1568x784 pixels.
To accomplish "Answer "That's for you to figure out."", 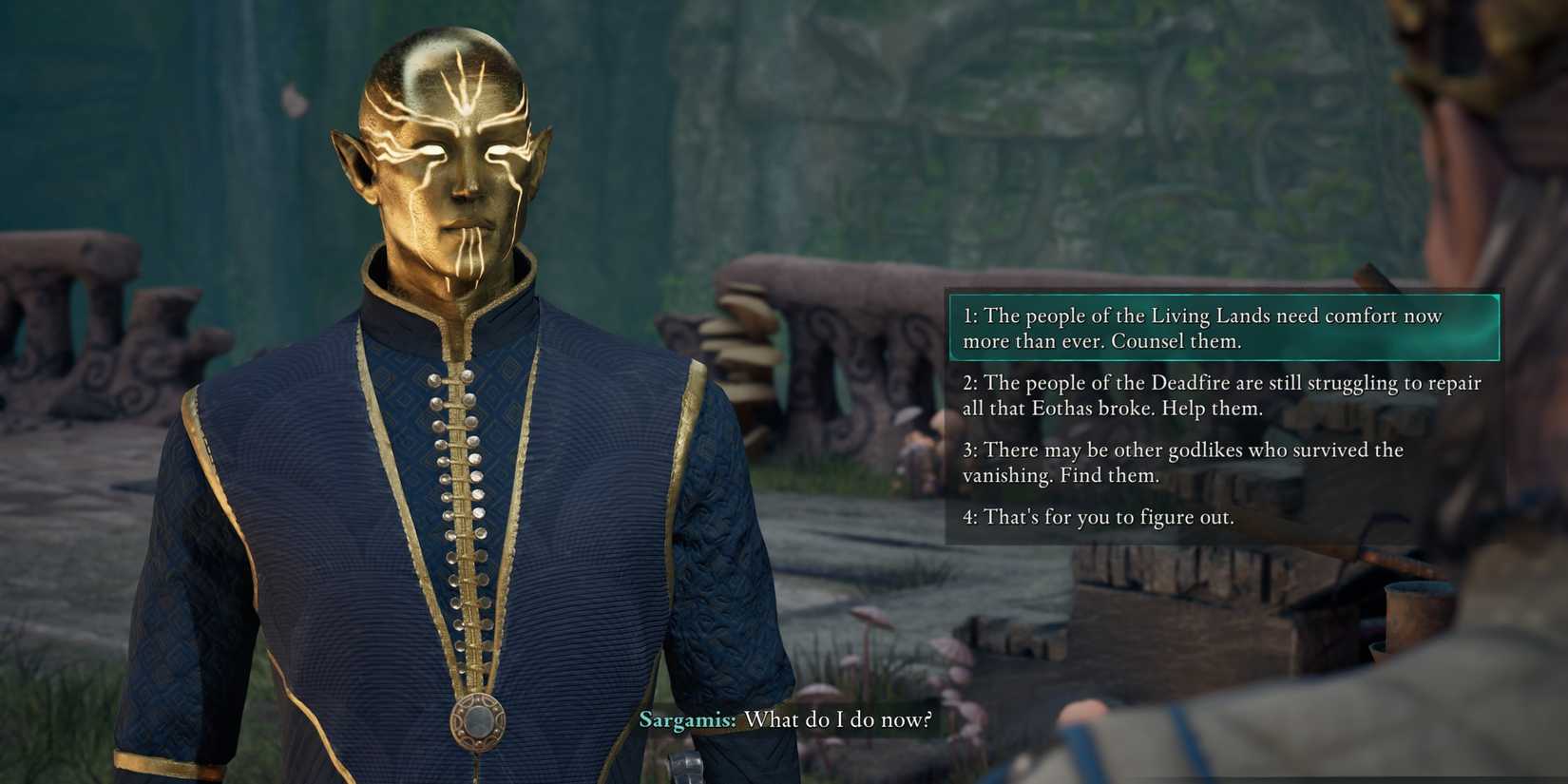I will (1099, 517).
